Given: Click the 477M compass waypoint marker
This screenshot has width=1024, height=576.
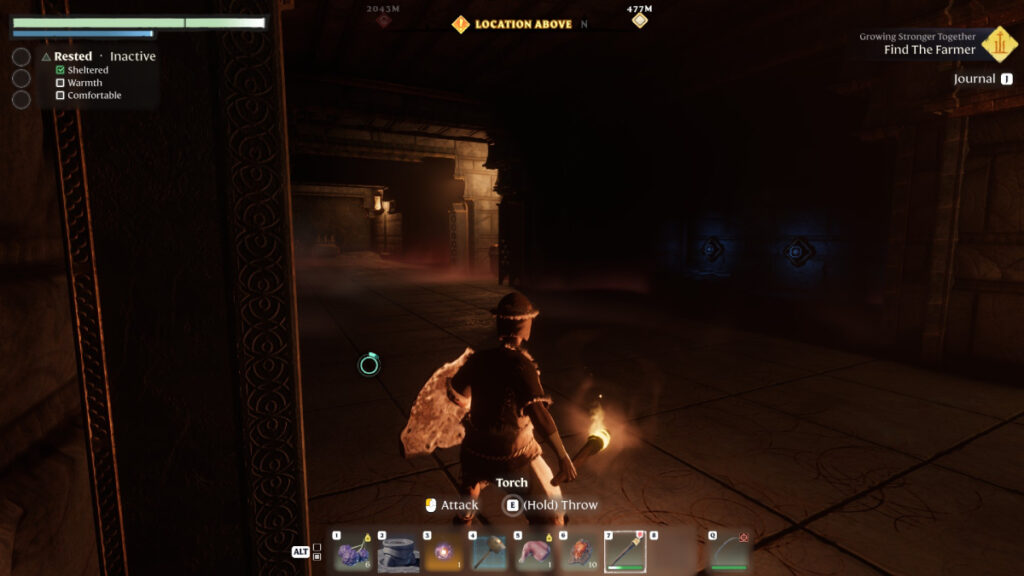Looking at the screenshot, I should [639, 20].
